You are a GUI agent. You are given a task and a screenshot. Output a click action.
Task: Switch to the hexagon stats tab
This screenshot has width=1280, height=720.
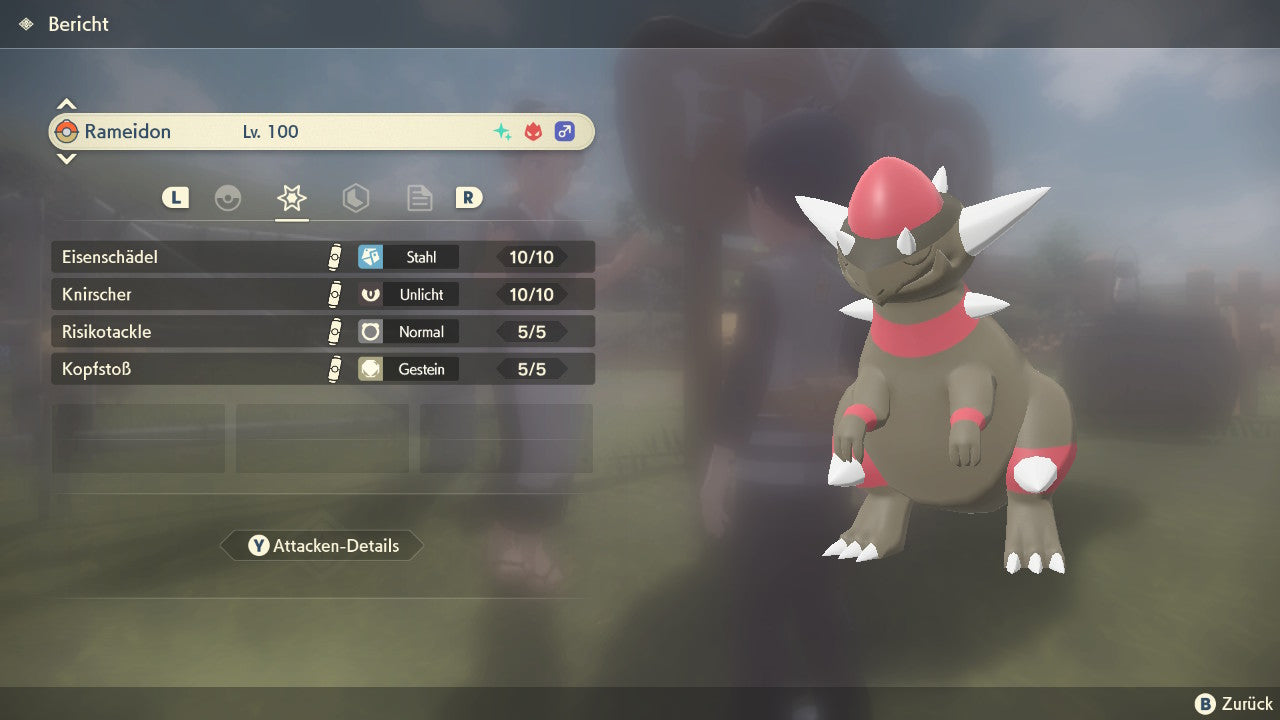[x=355, y=198]
